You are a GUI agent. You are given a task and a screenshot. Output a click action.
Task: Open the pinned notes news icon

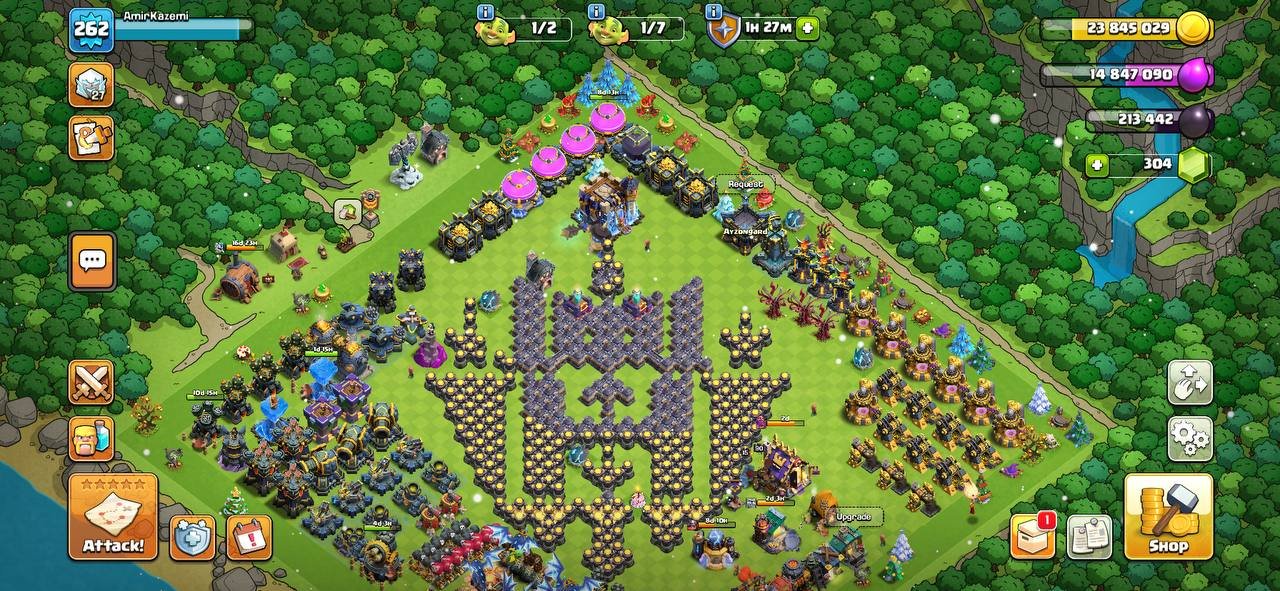pyautogui.click(x=1089, y=536)
